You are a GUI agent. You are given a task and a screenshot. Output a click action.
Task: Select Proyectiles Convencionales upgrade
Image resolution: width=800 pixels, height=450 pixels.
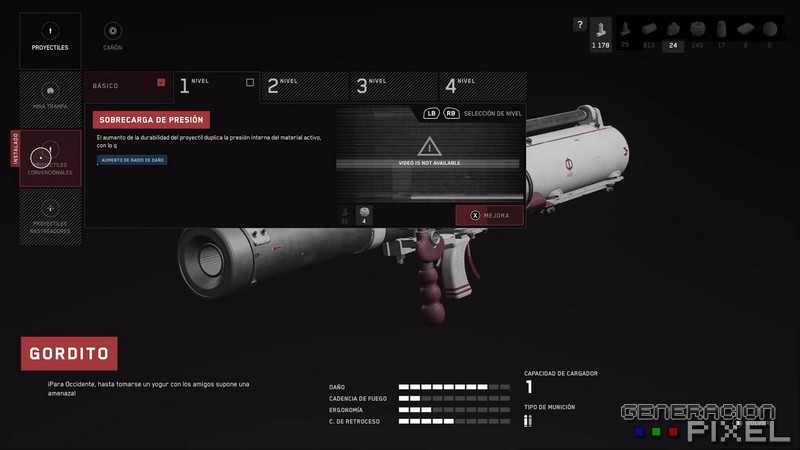coord(50,160)
